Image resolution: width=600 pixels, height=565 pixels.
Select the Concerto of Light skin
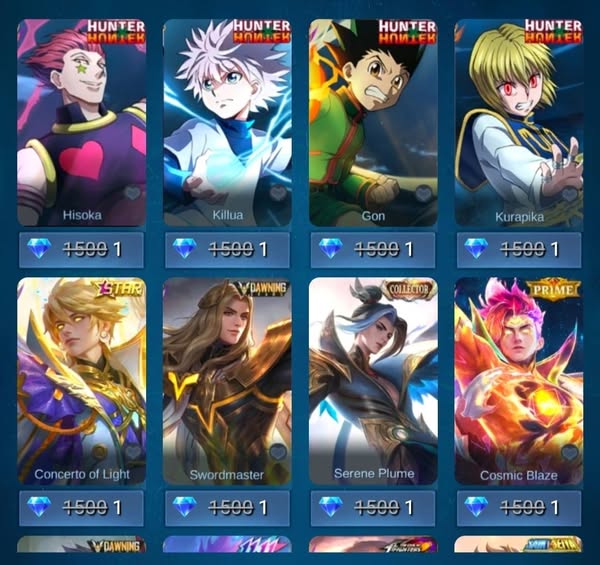click(x=82, y=380)
